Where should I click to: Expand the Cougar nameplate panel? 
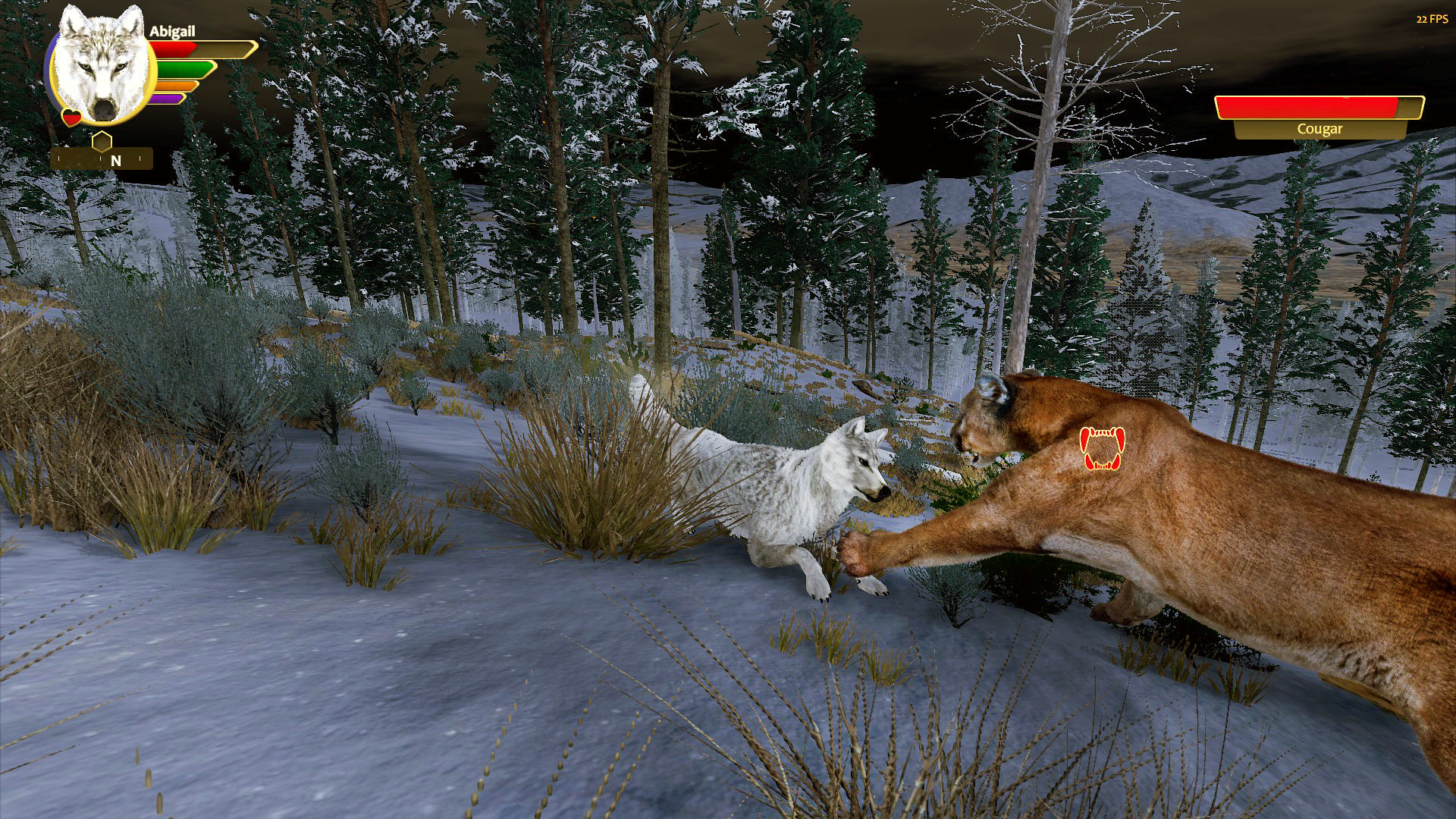click(x=1319, y=118)
